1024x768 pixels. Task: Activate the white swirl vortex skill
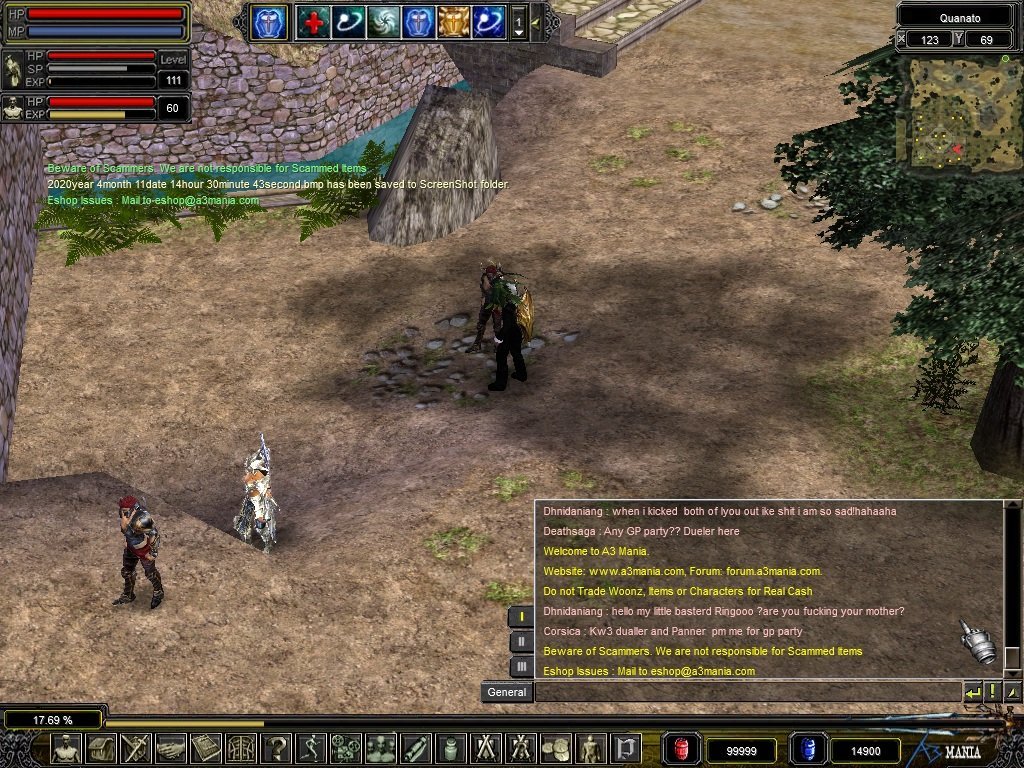pyautogui.click(x=383, y=22)
